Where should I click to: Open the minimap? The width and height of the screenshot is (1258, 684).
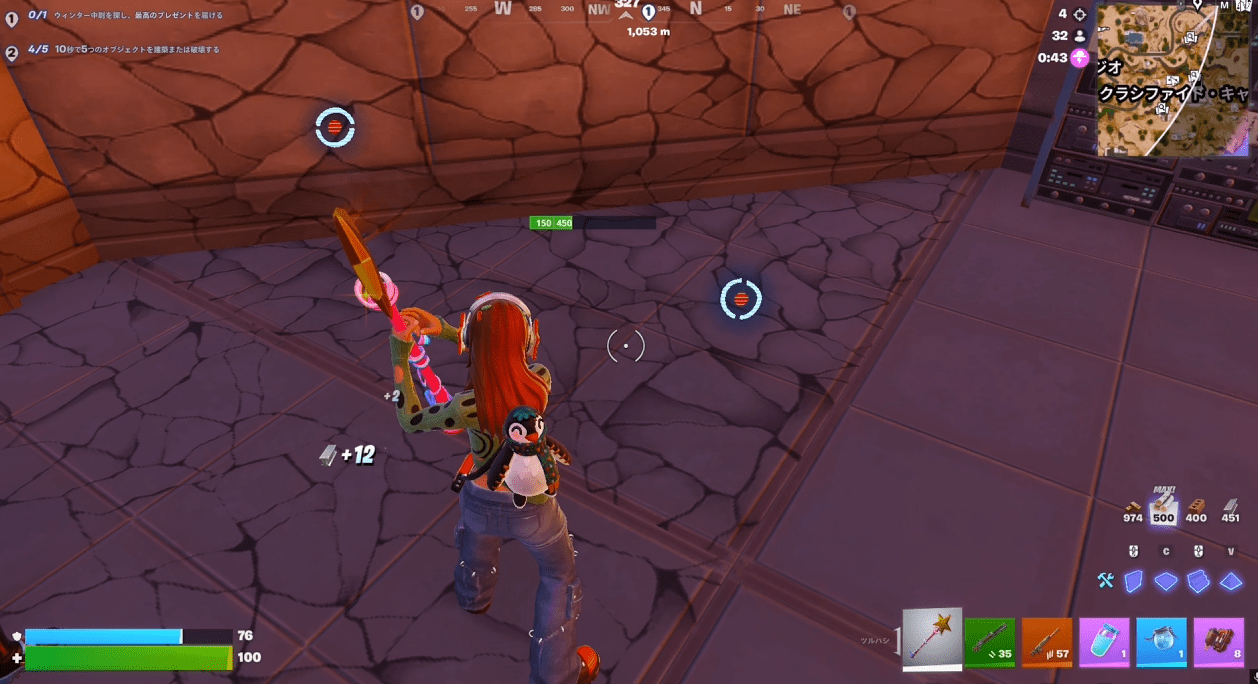click(x=1172, y=78)
